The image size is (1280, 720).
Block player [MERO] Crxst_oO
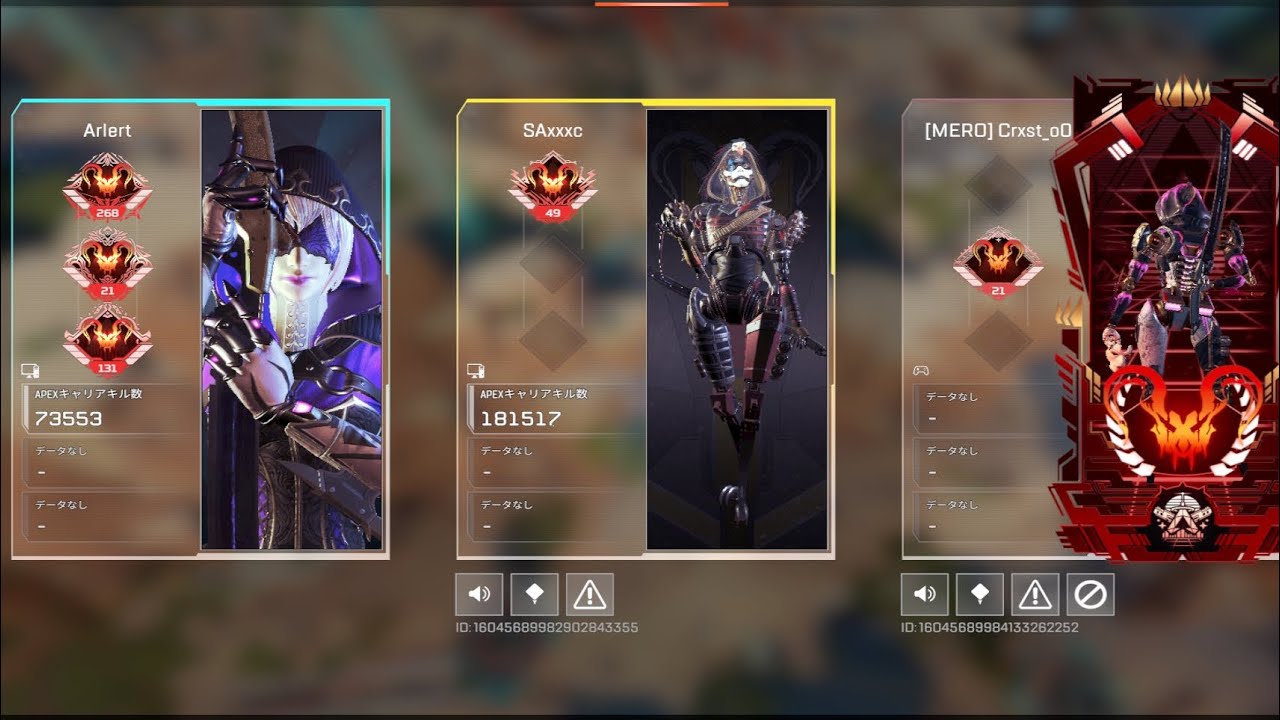tap(1091, 594)
